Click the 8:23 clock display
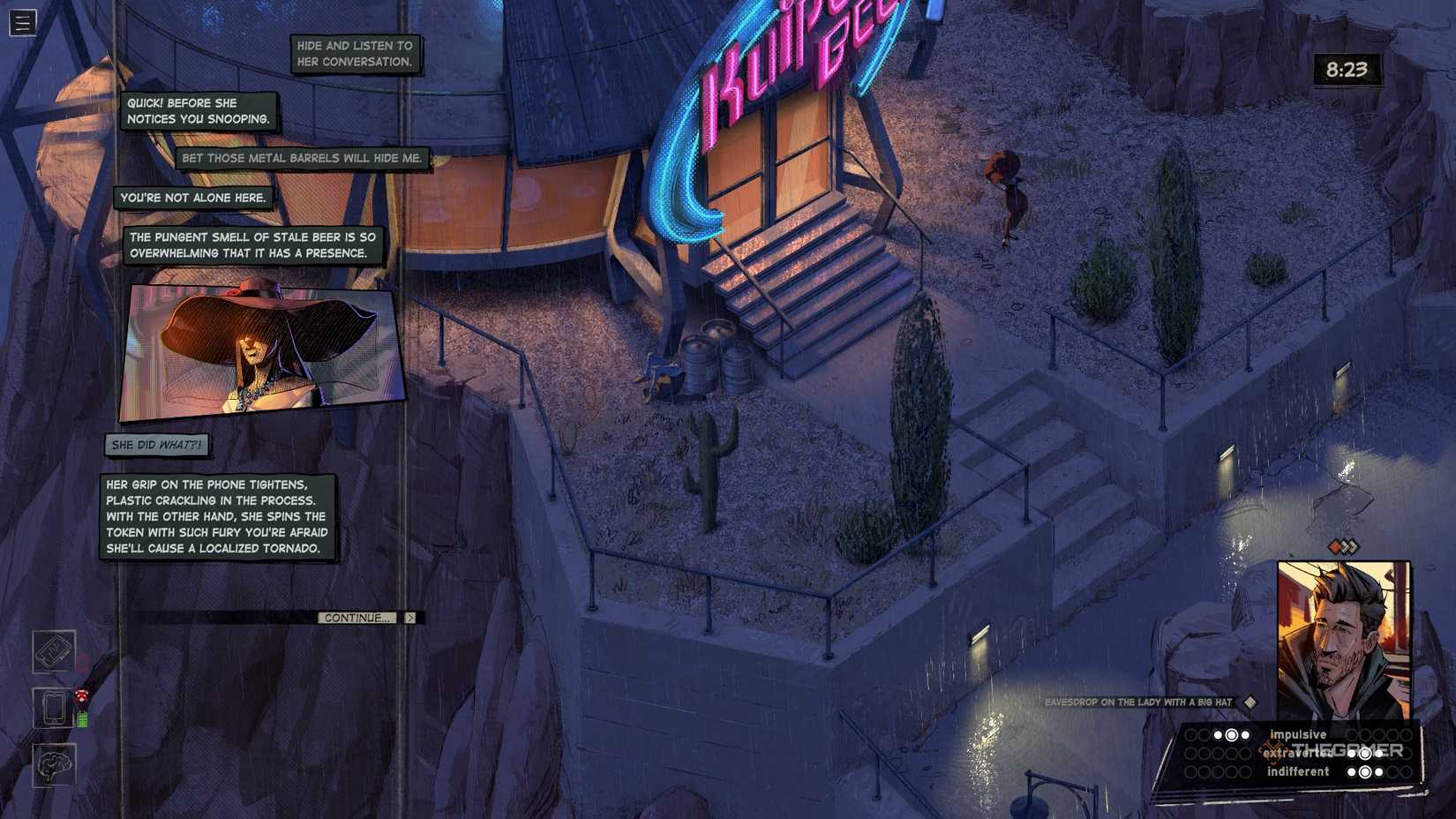Screen dimensions: 1456x819 1347,68
